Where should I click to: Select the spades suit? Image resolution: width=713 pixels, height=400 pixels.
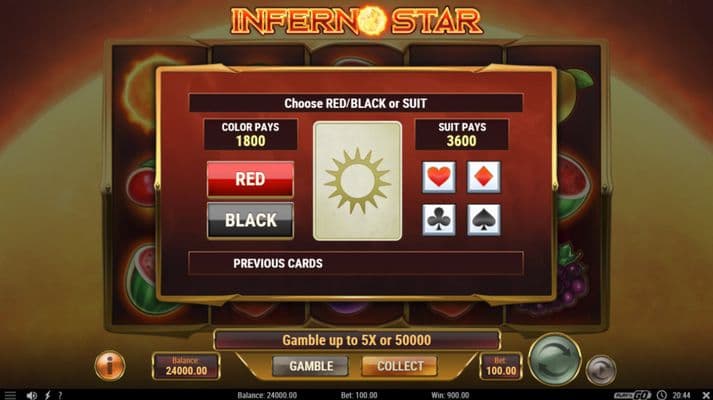pos(484,220)
